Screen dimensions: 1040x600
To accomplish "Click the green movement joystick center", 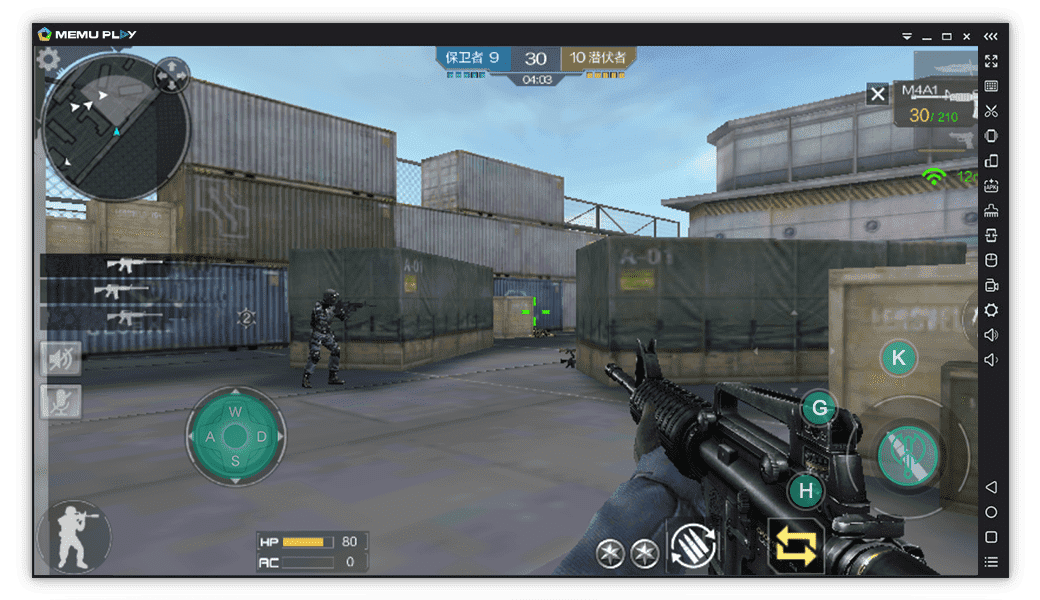I will tap(235, 436).
